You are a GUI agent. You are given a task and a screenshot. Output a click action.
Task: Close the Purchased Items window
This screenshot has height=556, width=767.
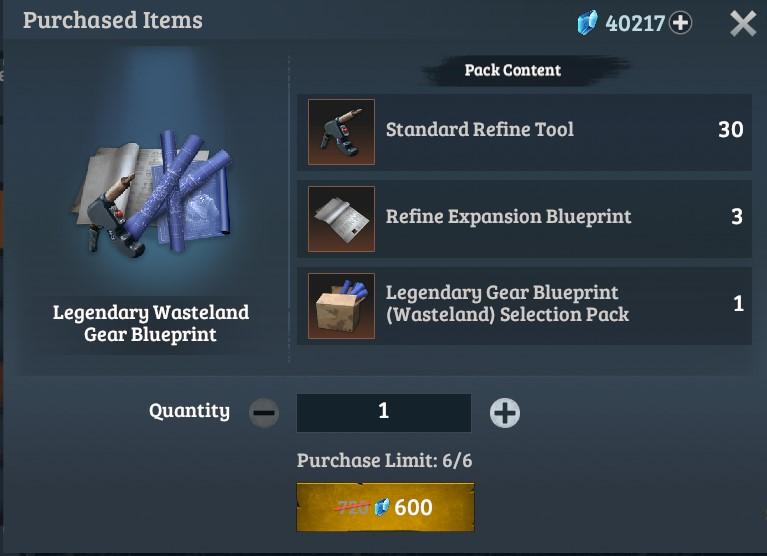pyautogui.click(x=743, y=23)
